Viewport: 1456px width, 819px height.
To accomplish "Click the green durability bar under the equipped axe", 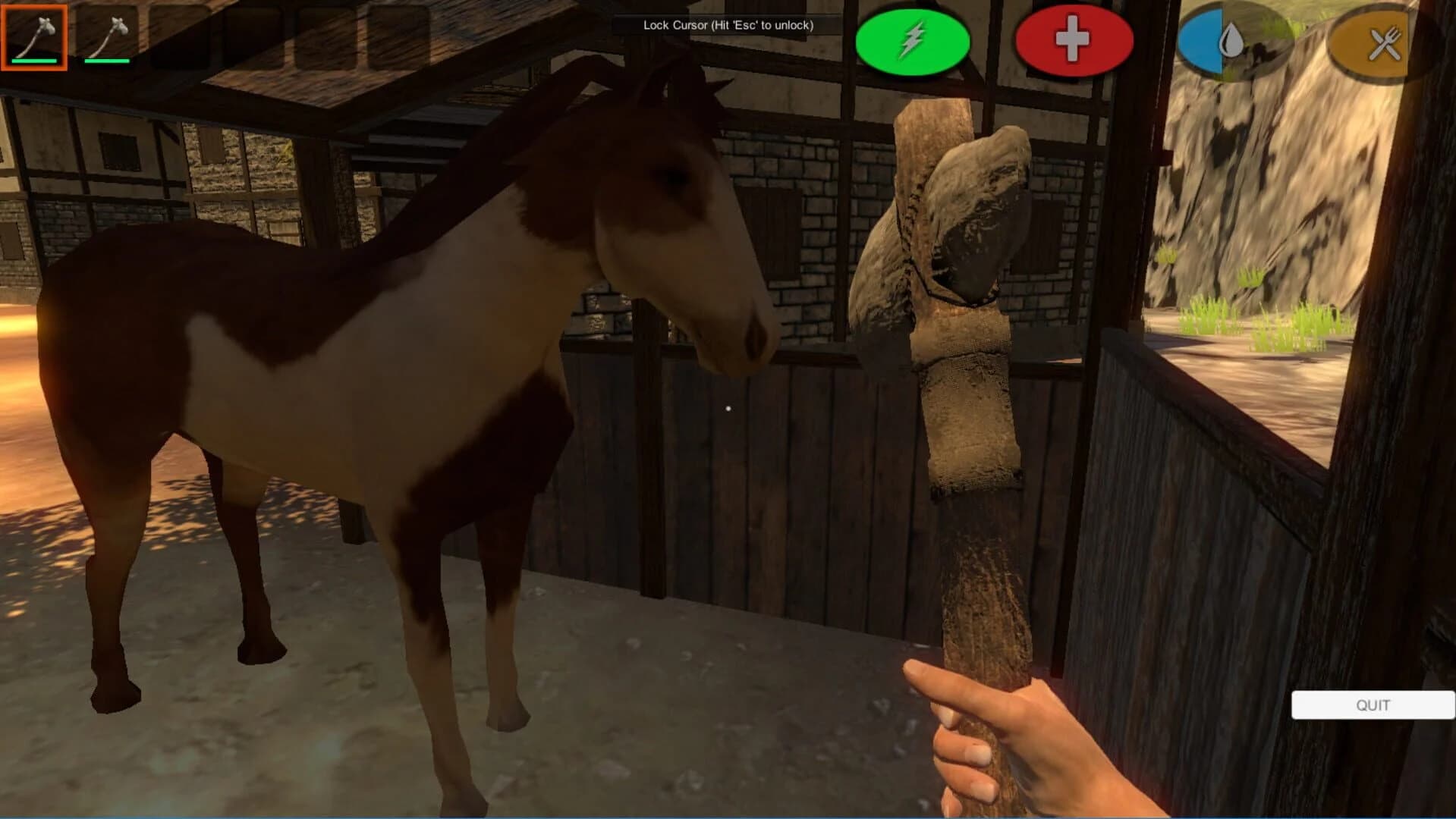I will click(35, 61).
